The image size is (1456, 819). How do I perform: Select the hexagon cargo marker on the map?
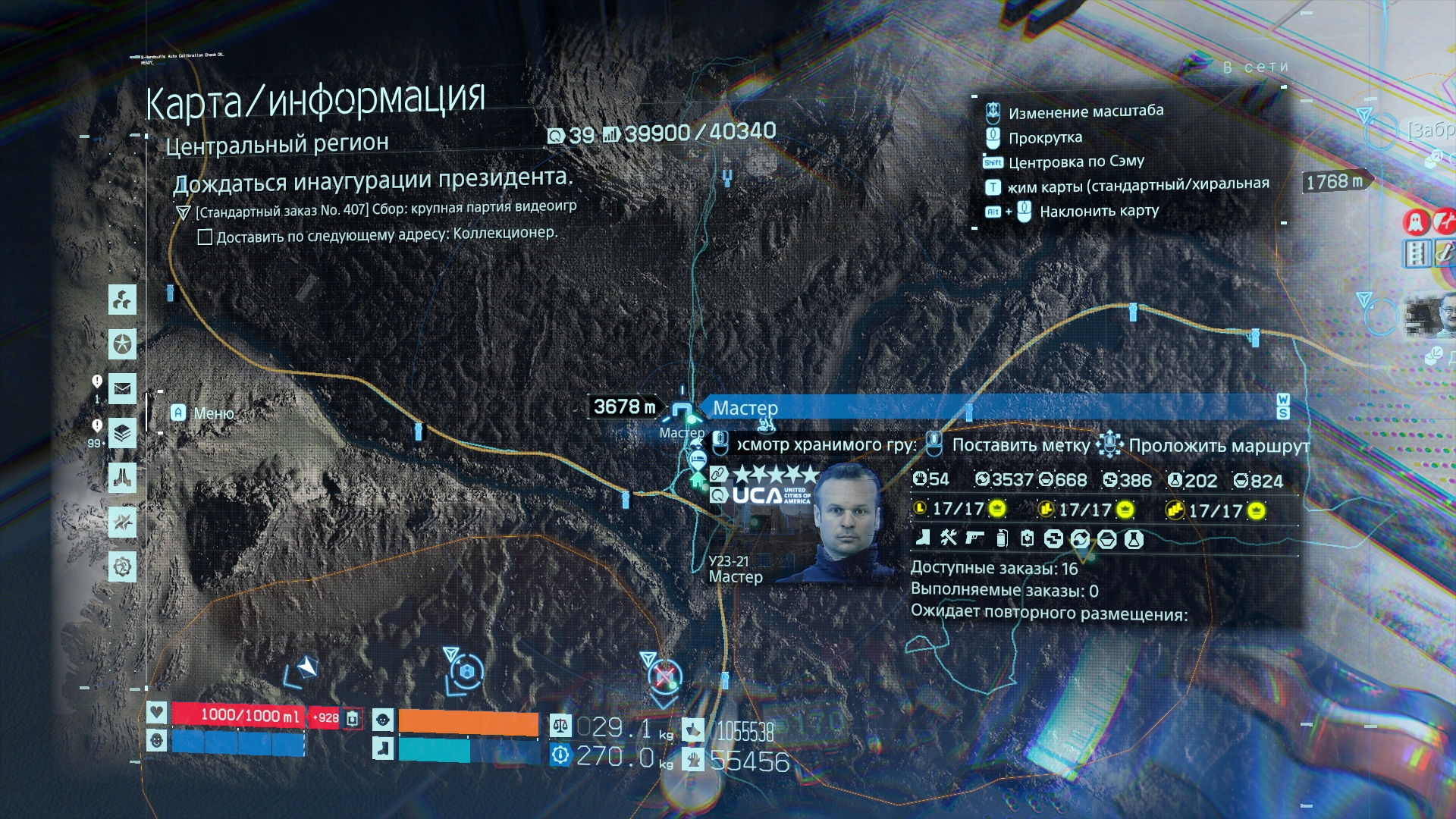(467, 671)
